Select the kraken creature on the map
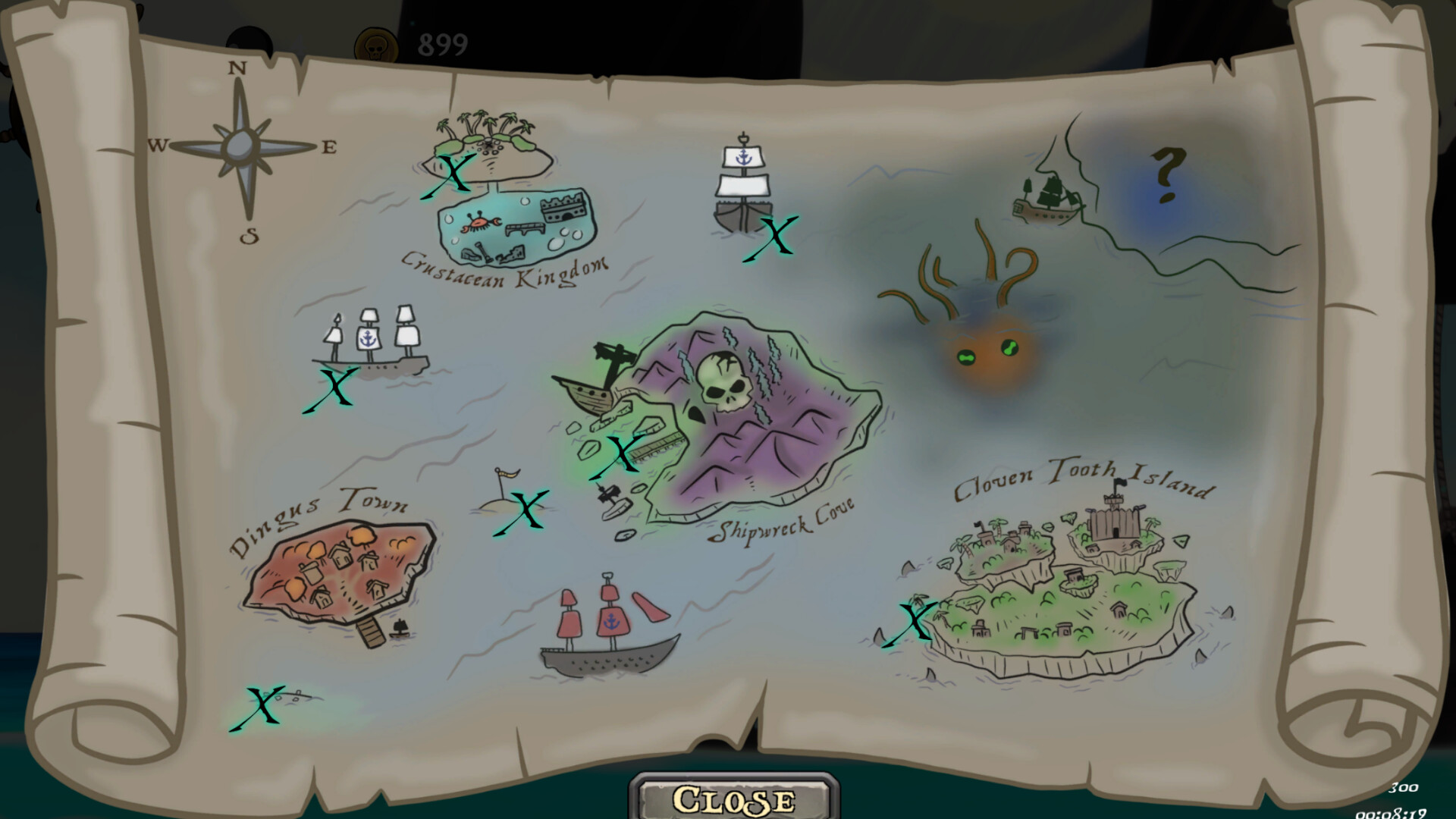This screenshot has height=819, width=1456. 986,349
